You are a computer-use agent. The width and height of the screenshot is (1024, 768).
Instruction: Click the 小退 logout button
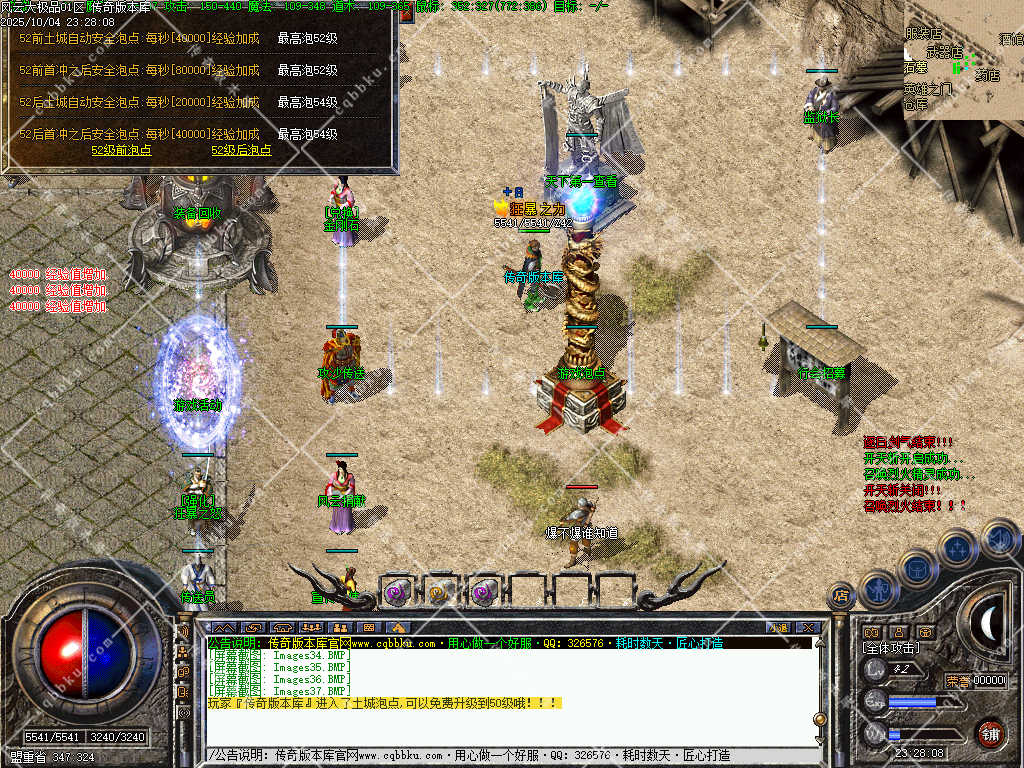point(777,627)
